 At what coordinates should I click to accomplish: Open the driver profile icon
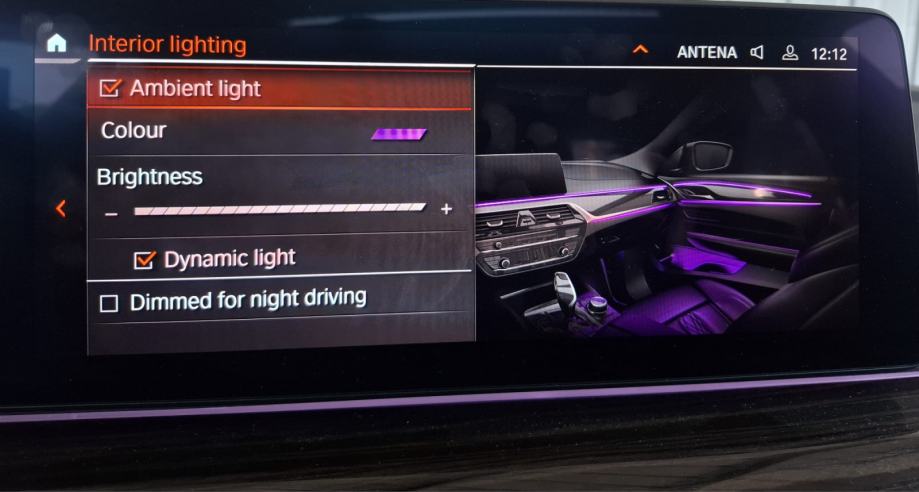(x=790, y=53)
